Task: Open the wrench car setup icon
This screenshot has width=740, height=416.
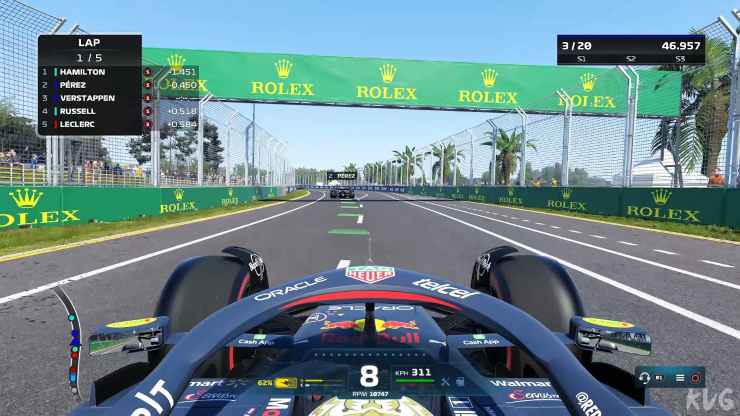Action: click(445, 382)
